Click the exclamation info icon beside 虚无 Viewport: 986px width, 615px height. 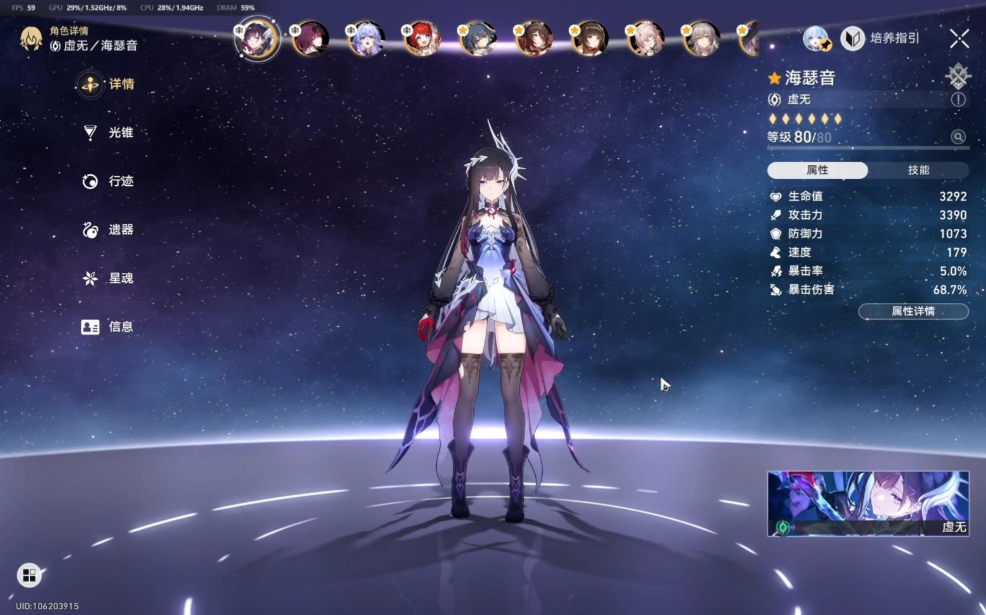point(958,100)
